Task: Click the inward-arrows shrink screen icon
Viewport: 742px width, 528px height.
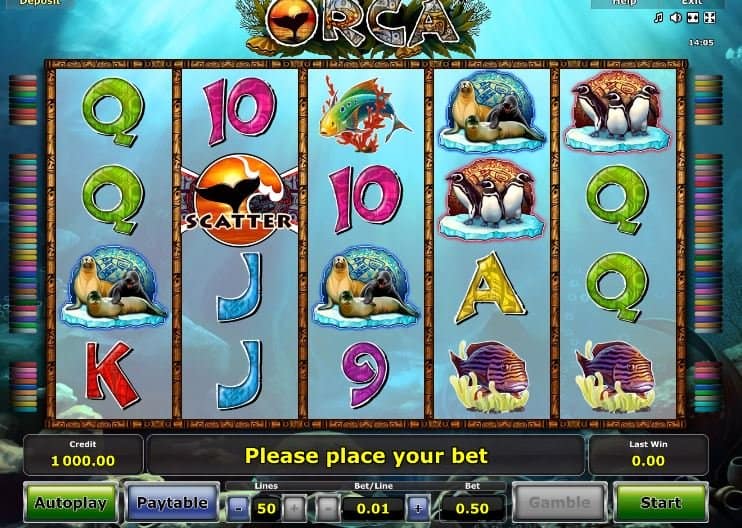Action: tap(693, 18)
